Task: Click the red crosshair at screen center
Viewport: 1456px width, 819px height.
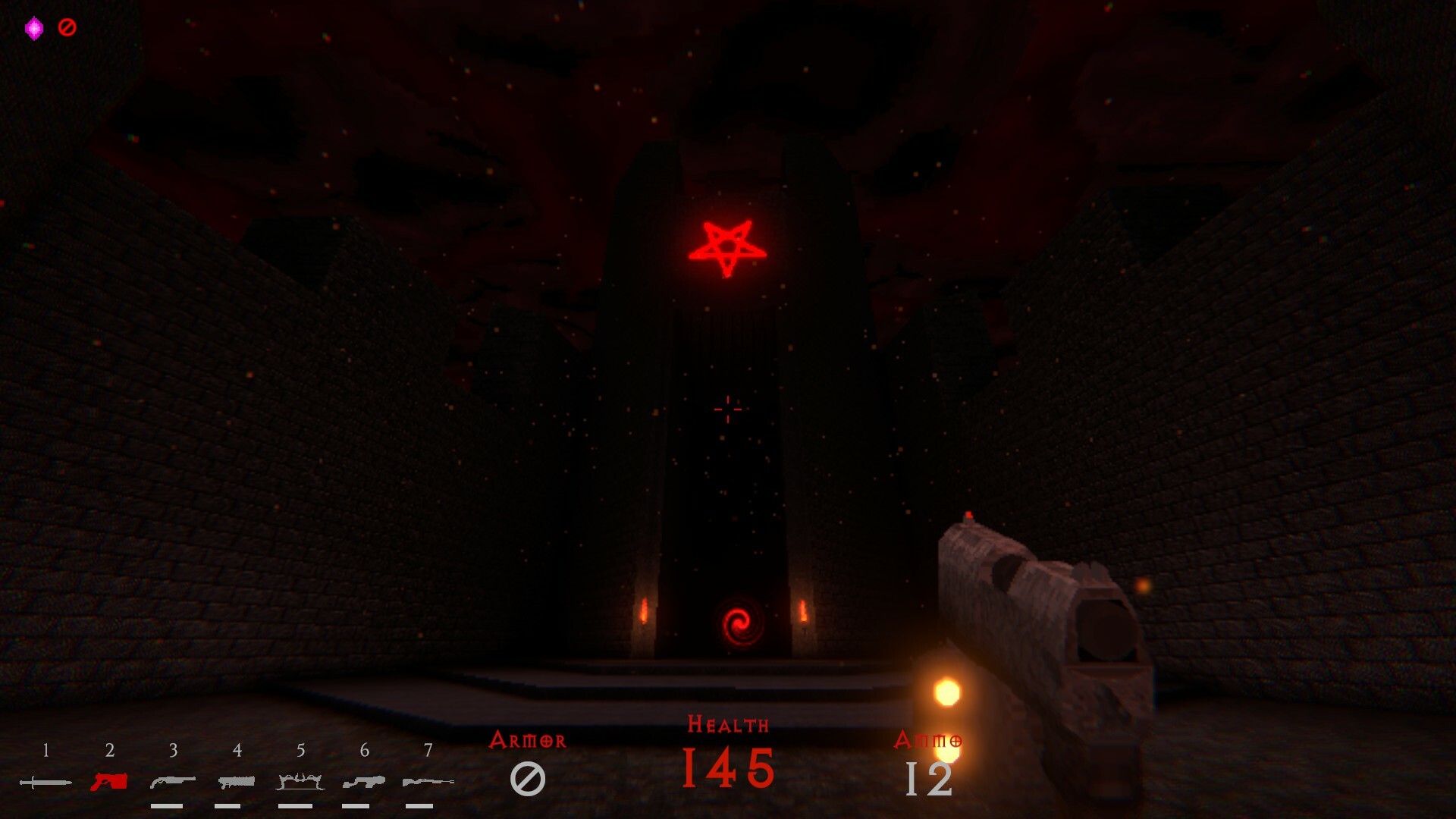Action: (x=729, y=409)
